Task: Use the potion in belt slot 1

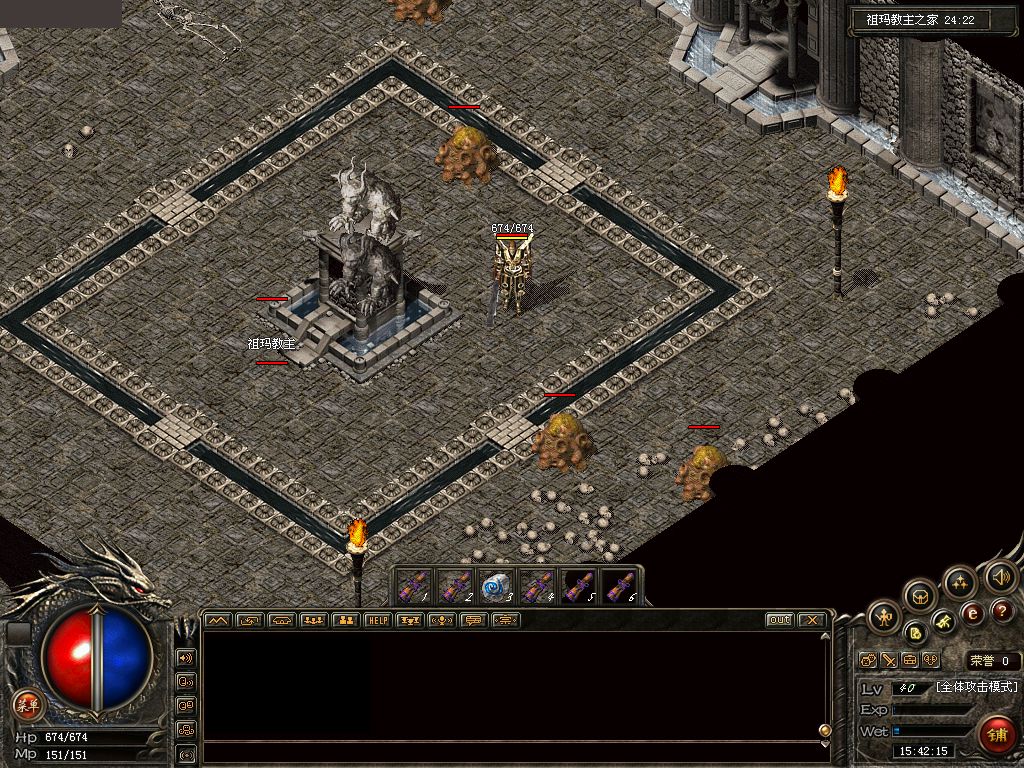Action: point(414,588)
